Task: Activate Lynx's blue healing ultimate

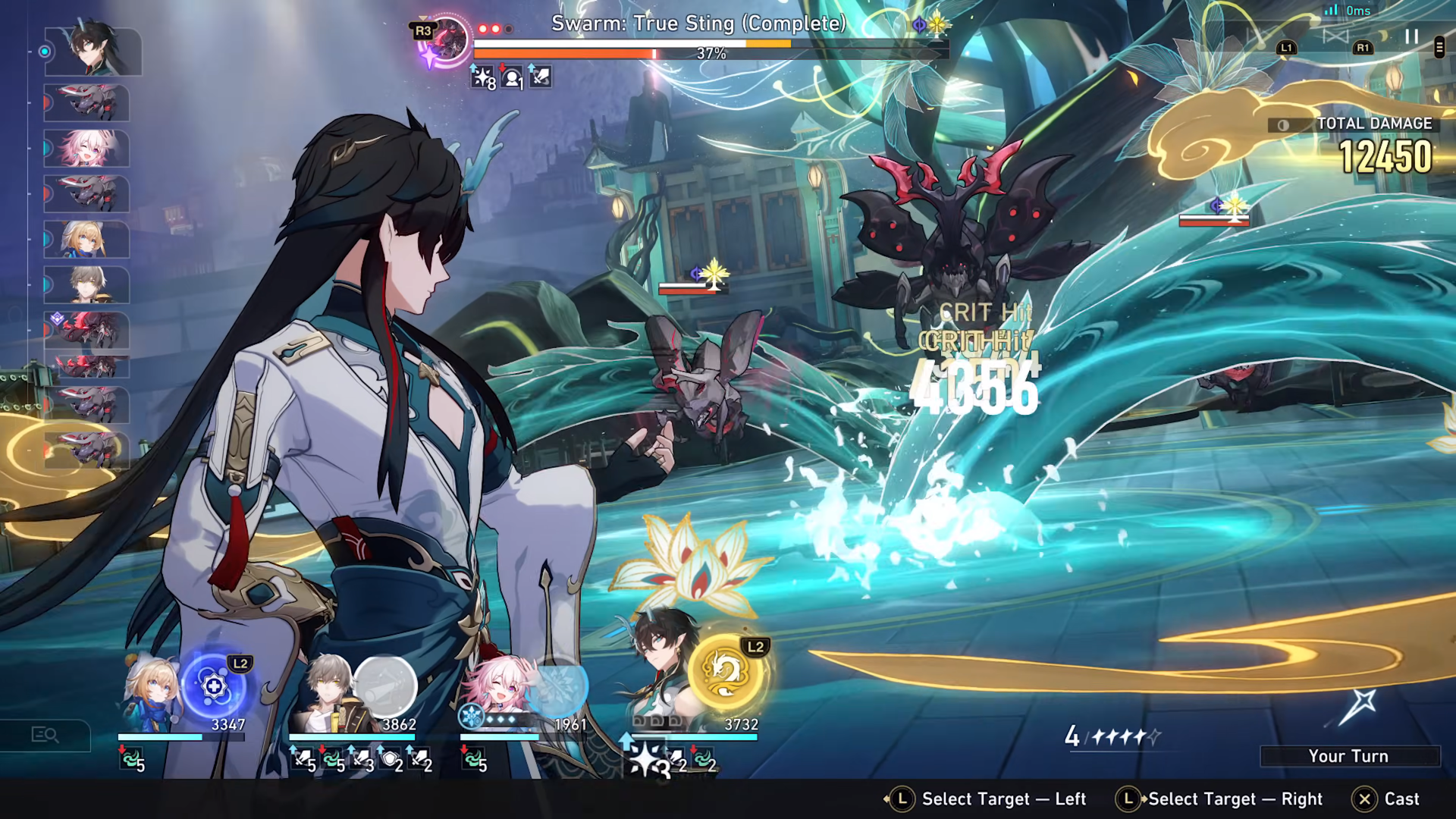Action: (x=215, y=686)
